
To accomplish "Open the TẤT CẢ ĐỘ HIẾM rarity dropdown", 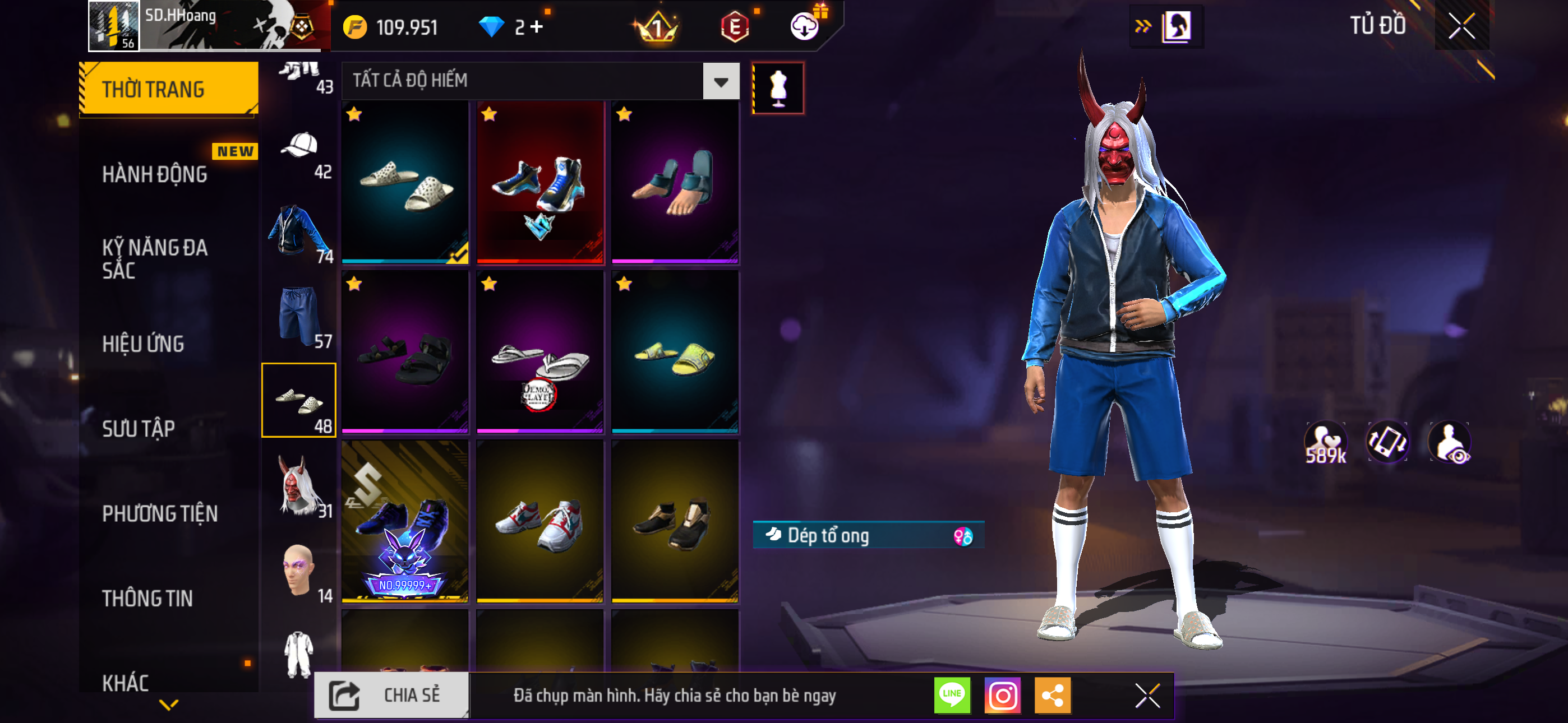I will (x=721, y=81).
